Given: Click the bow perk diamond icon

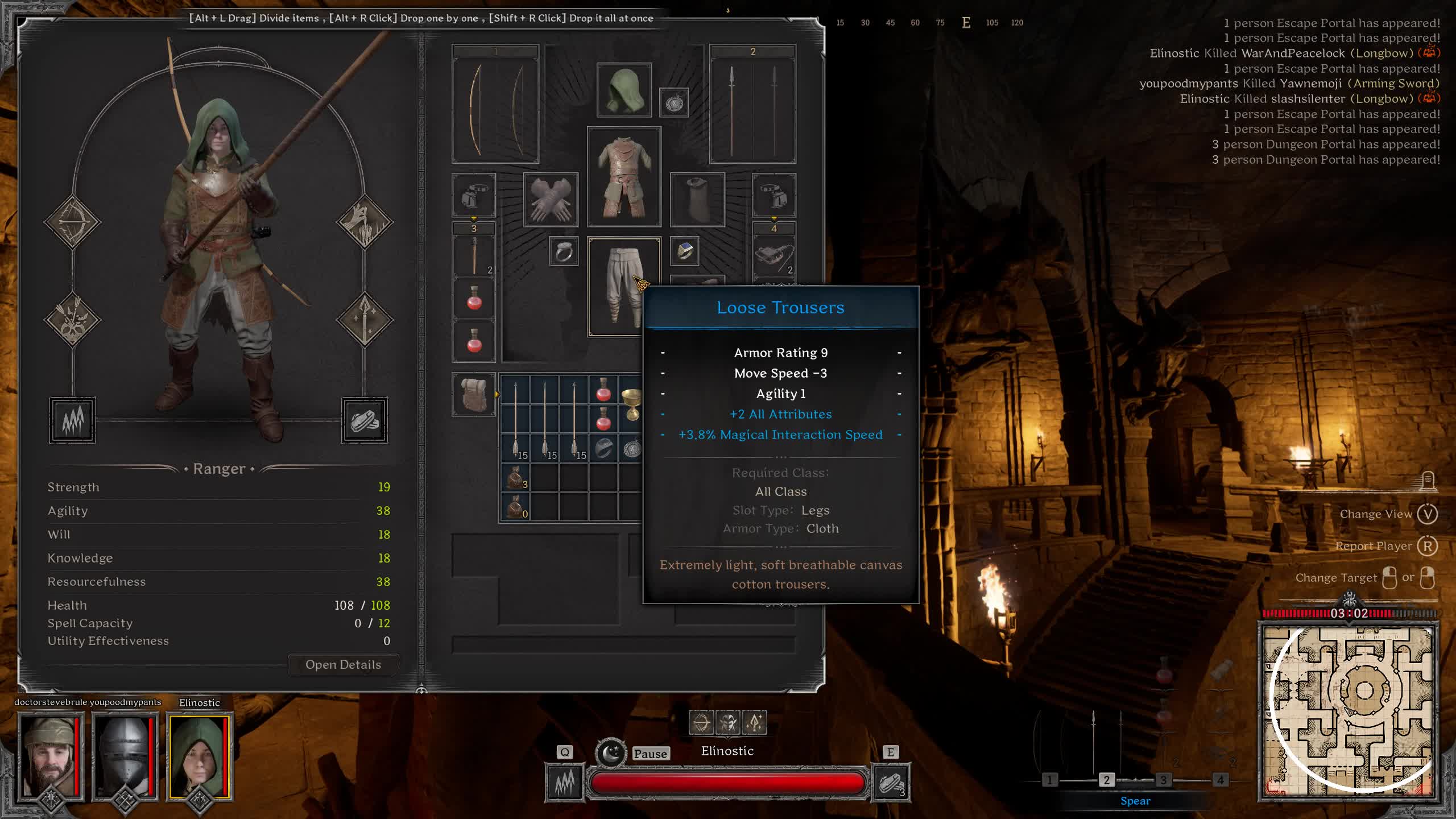Looking at the screenshot, I should coord(72,222).
